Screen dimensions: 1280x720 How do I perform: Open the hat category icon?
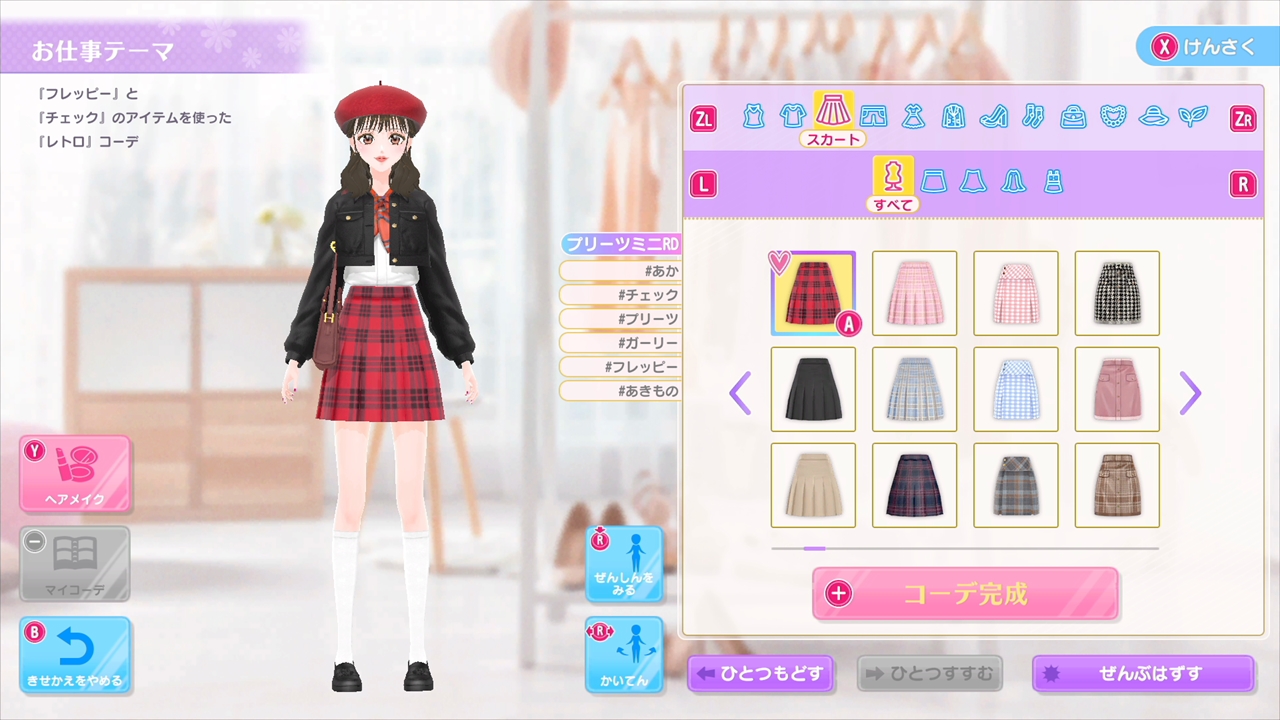click(x=1155, y=115)
